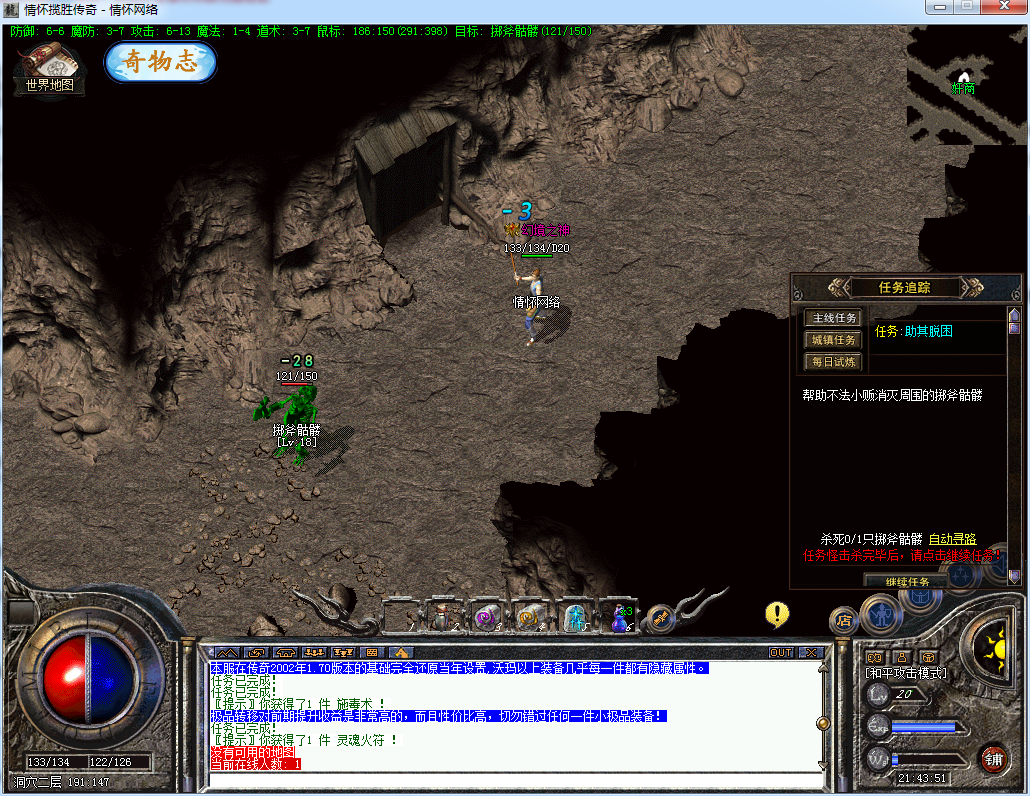Use the blue rune stone in belt slot 5
The image size is (1030, 796).
click(x=576, y=618)
